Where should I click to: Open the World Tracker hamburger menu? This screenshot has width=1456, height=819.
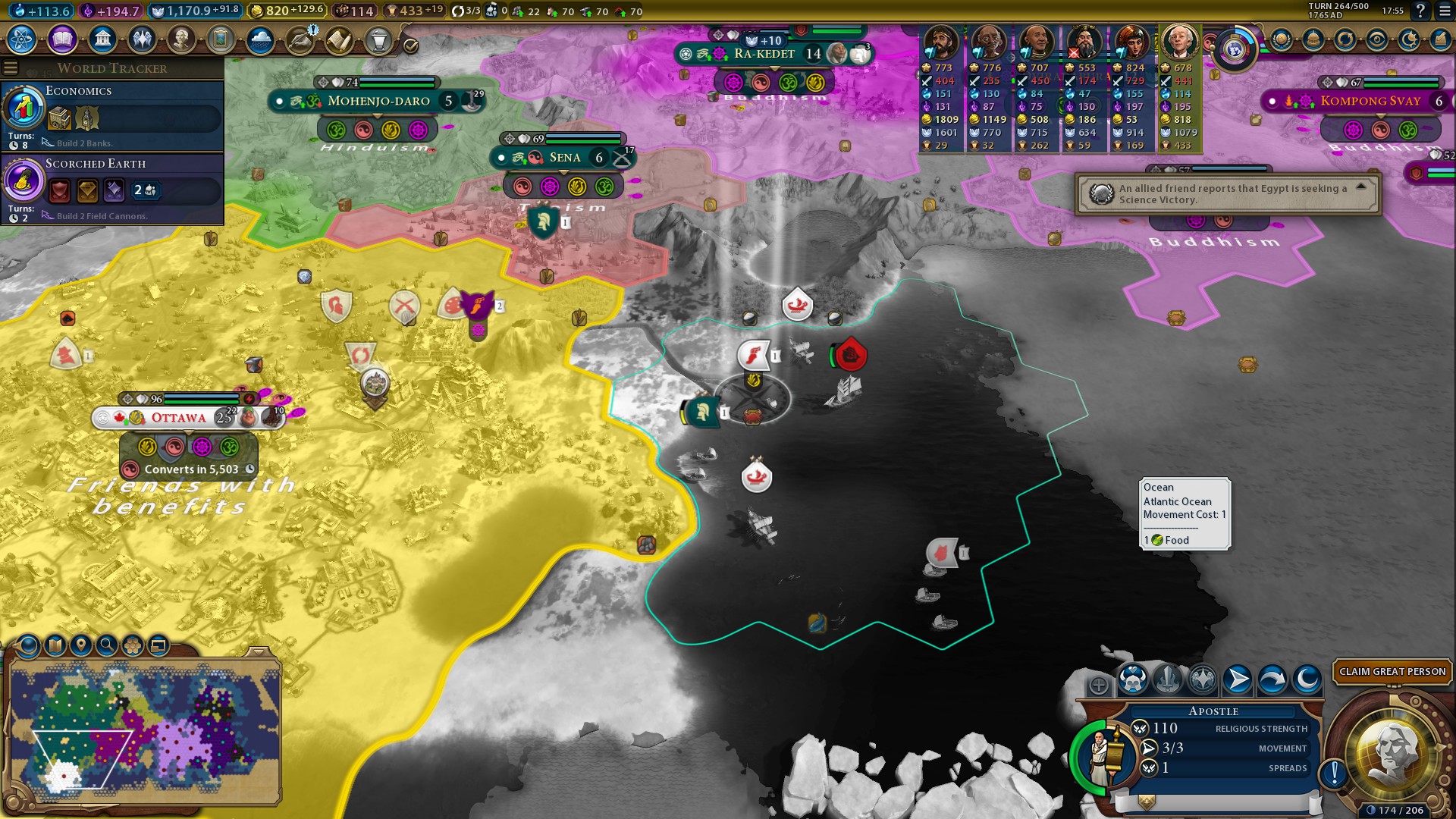pos(11,68)
